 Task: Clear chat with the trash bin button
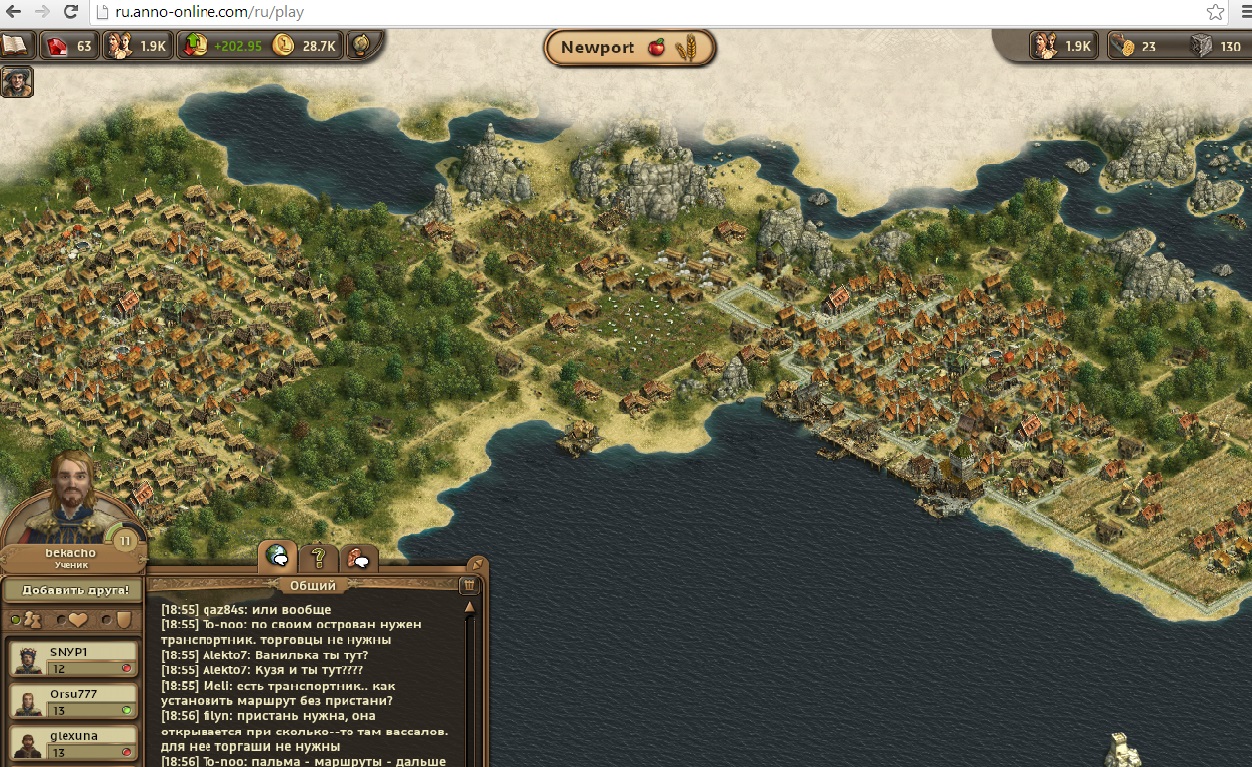tap(468, 586)
